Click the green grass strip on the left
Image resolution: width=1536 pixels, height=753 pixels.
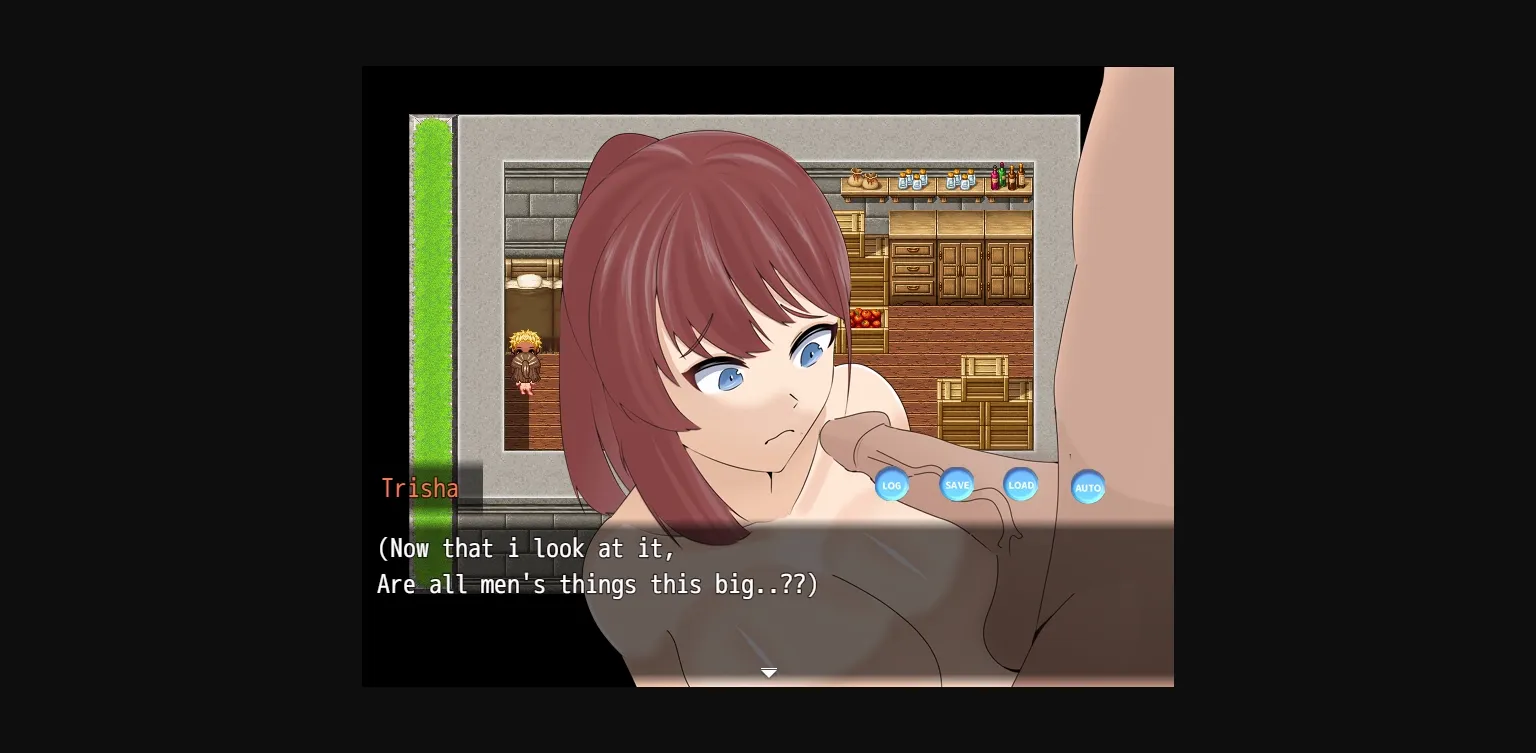pyautogui.click(x=432, y=300)
